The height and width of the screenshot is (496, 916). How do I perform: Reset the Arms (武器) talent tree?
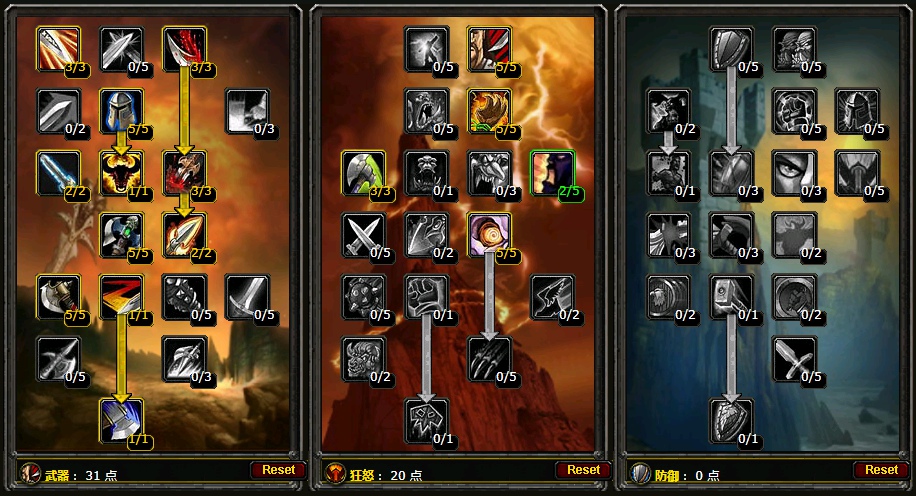pos(279,469)
